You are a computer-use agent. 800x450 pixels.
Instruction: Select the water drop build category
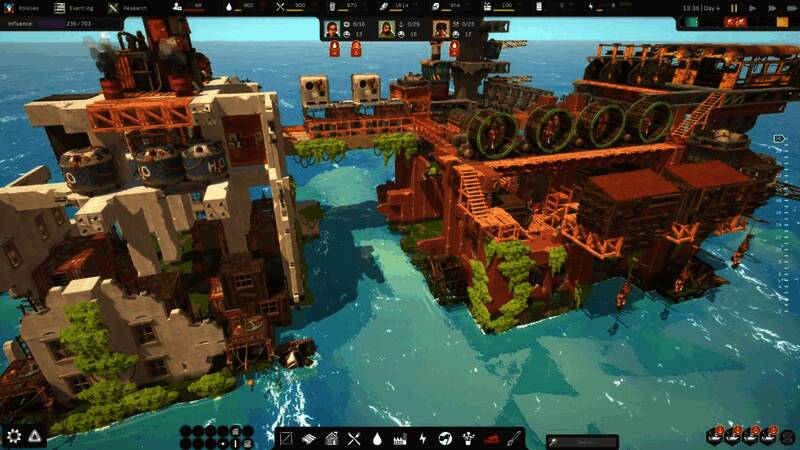pos(377,438)
